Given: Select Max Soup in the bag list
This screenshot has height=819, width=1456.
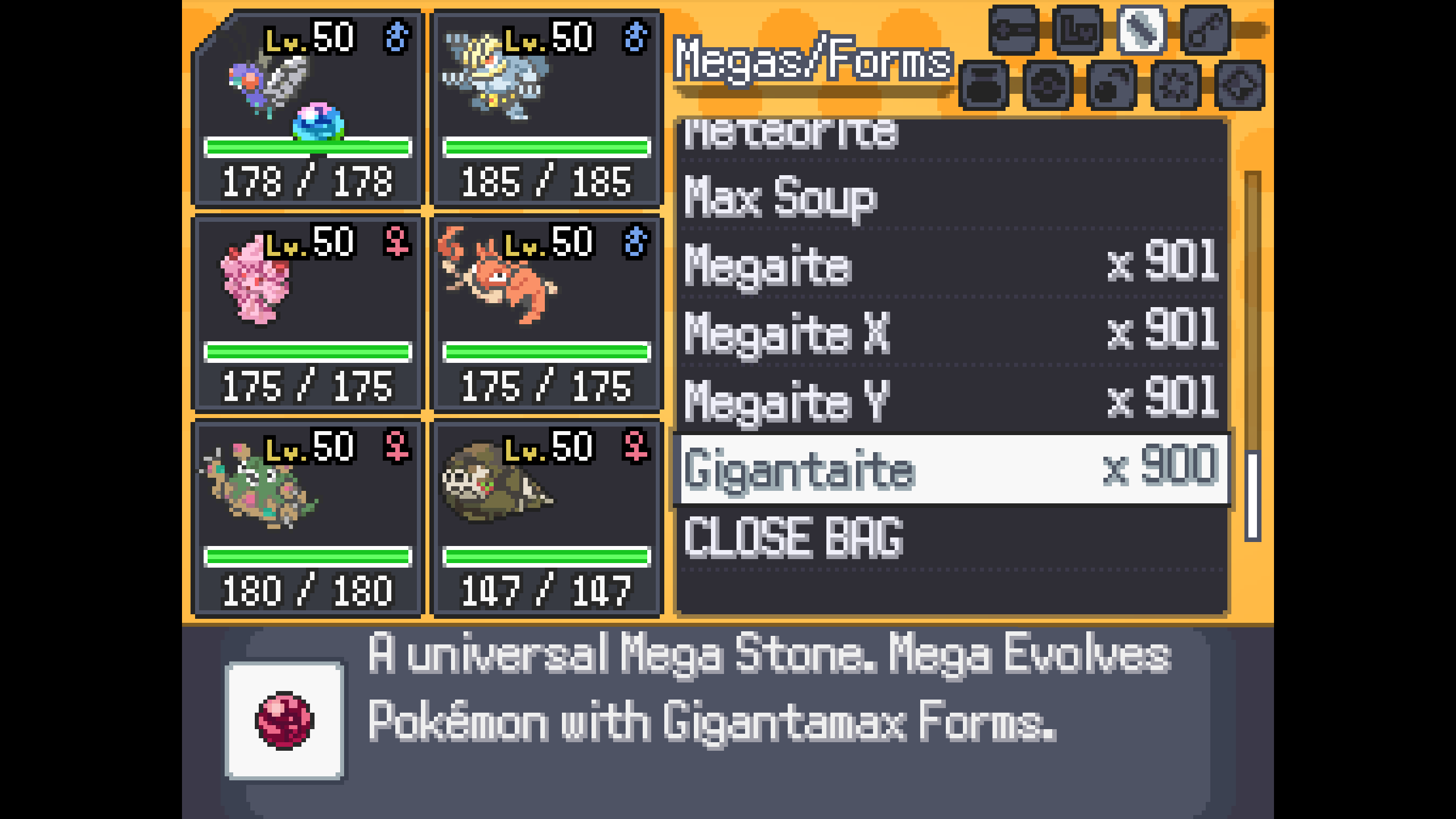Looking at the screenshot, I should tap(950, 196).
